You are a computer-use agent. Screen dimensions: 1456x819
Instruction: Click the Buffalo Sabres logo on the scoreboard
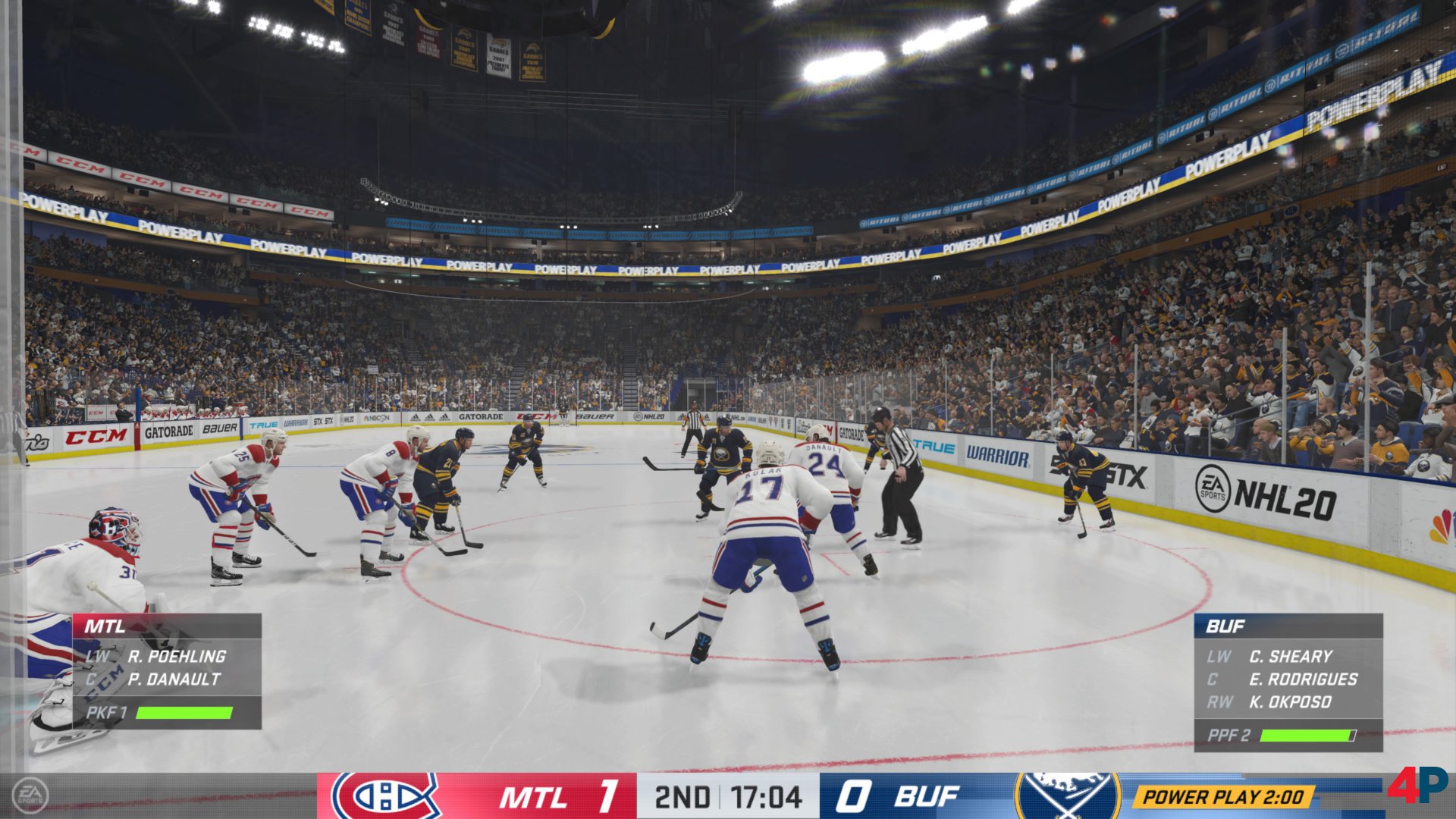tap(1068, 795)
